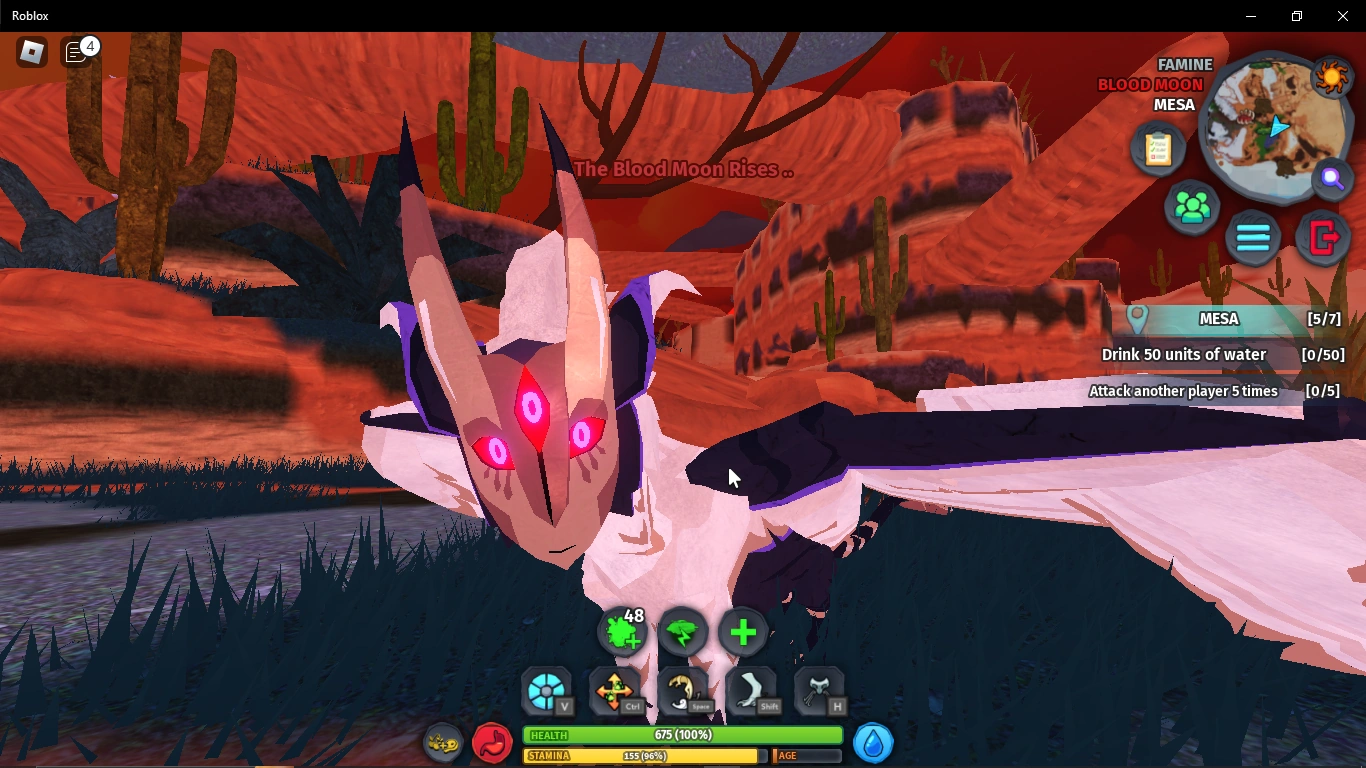Click the magnifier to zoom the minimap
Screen dimensions: 1366x768
tap(1333, 179)
